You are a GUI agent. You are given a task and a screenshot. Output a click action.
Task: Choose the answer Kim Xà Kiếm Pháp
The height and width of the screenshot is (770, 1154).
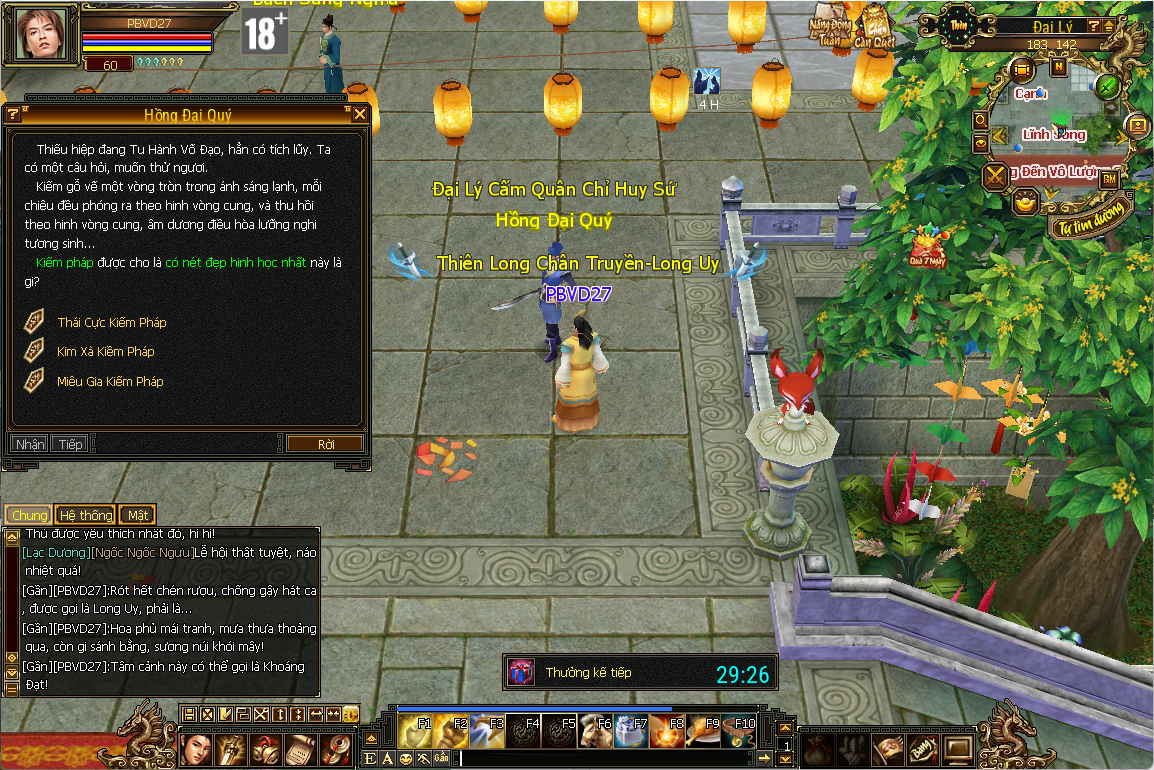(x=105, y=352)
